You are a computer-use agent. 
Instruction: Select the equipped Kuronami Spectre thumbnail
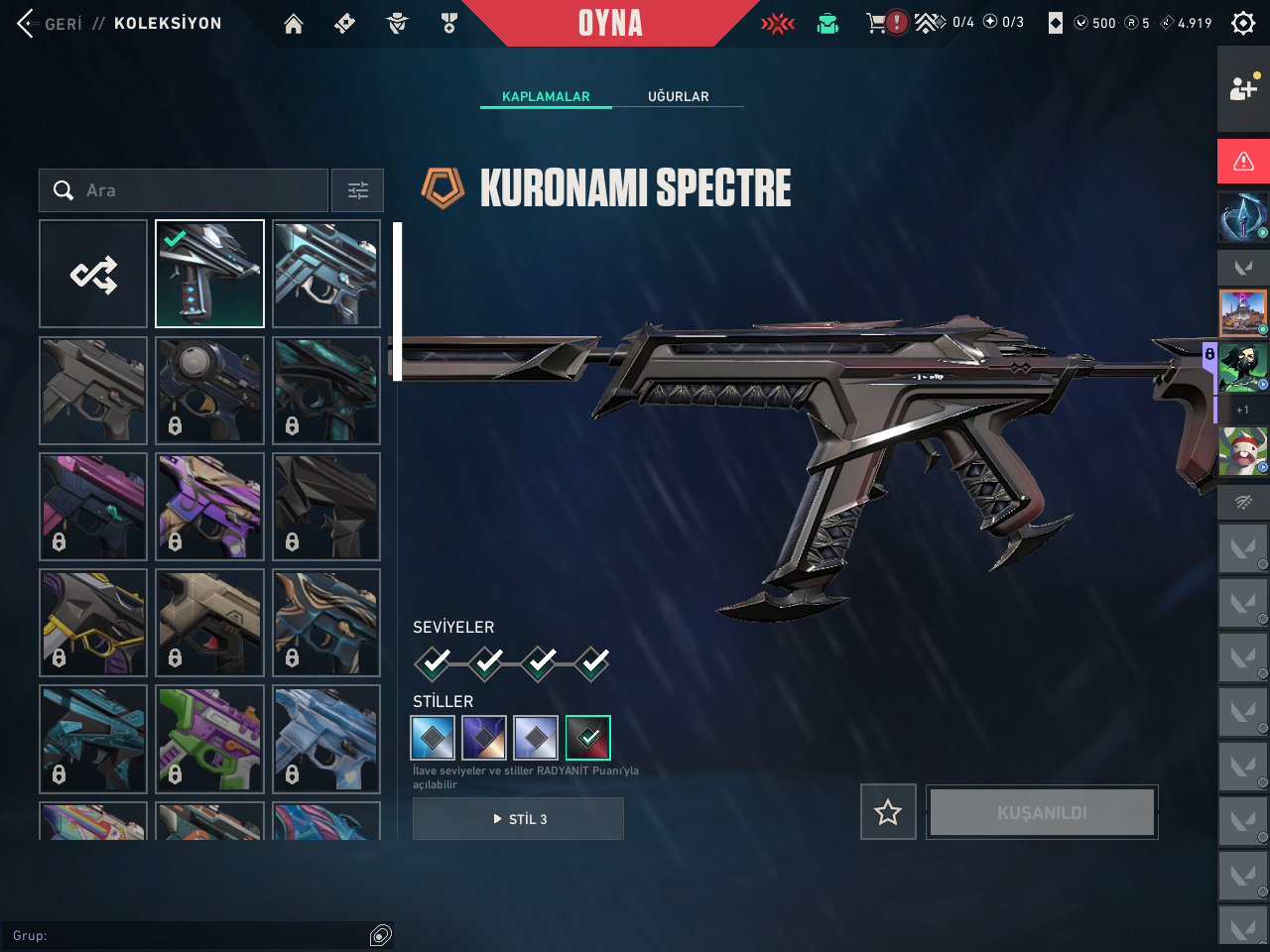tap(209, 274)
